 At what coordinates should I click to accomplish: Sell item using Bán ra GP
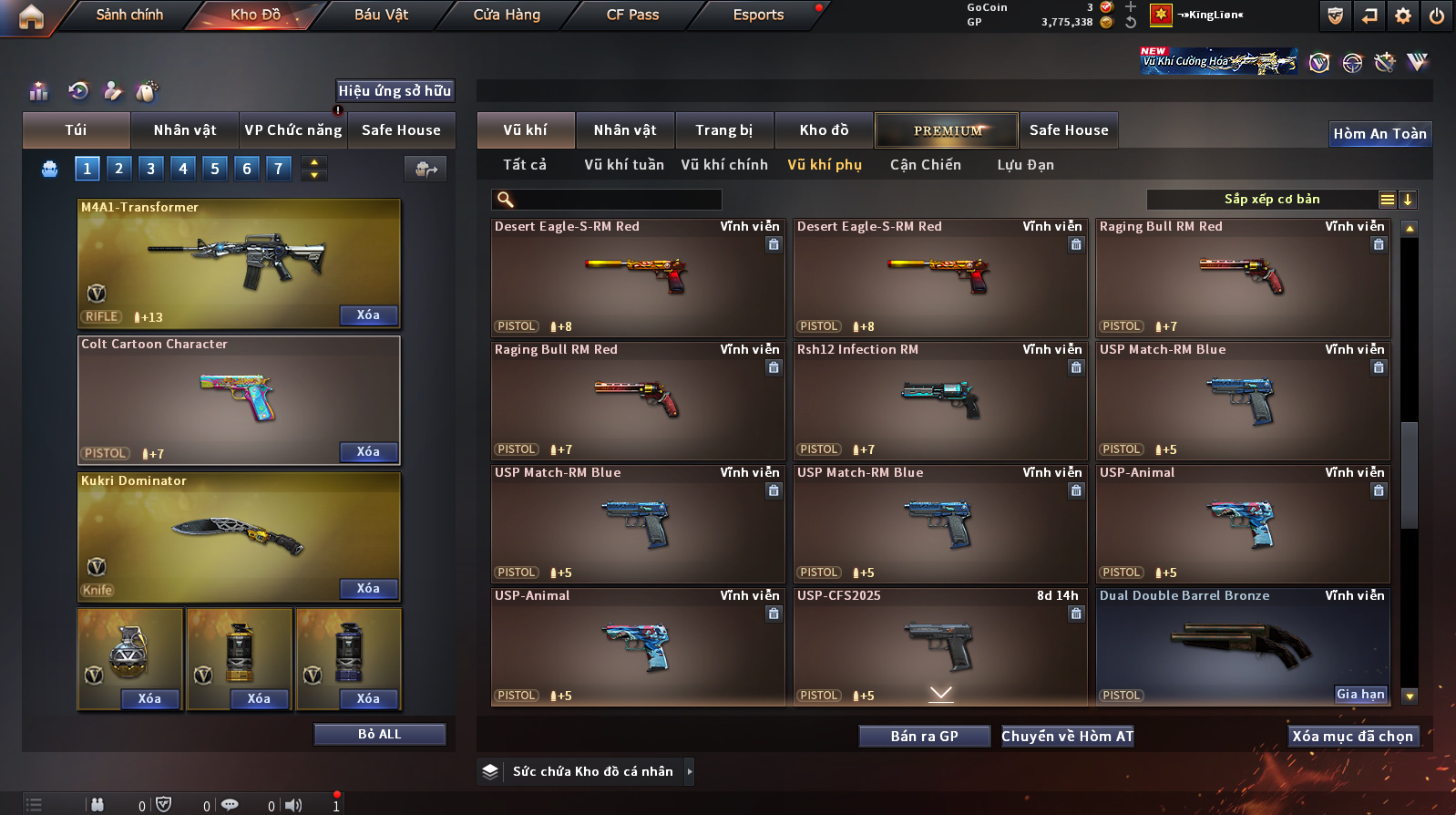(924, 737)
